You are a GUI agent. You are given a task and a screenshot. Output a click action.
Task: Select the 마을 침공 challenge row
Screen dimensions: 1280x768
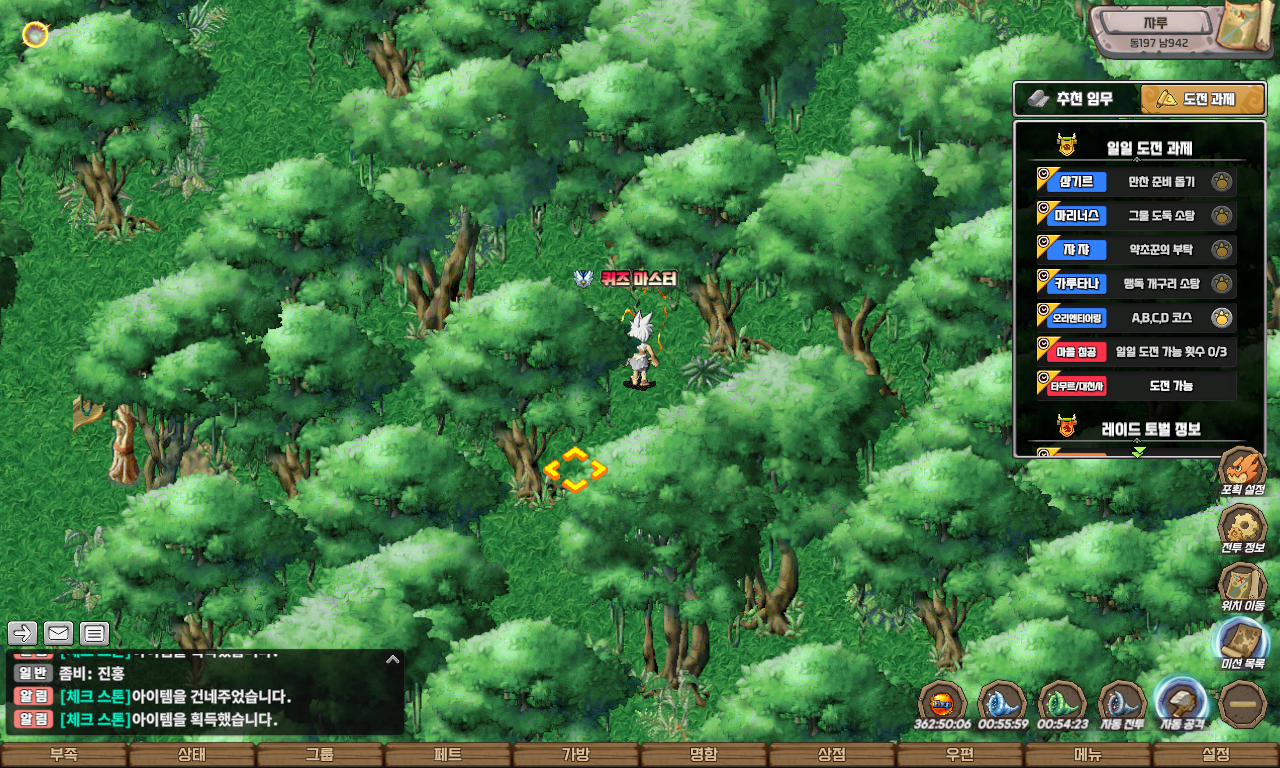(x=1136, y=352)
